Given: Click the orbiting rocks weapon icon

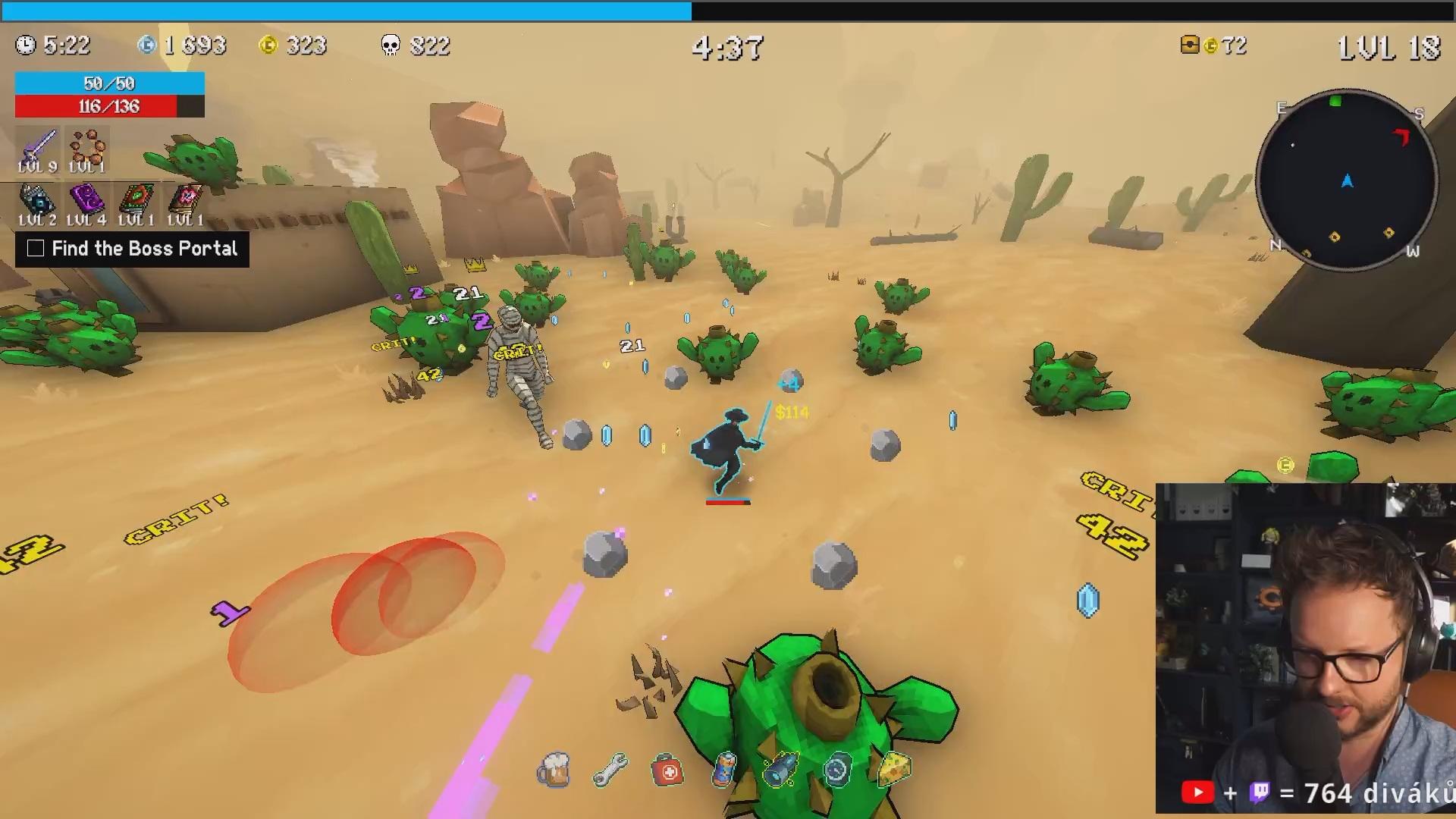Looking at the screenshot, I should point(87,145).
